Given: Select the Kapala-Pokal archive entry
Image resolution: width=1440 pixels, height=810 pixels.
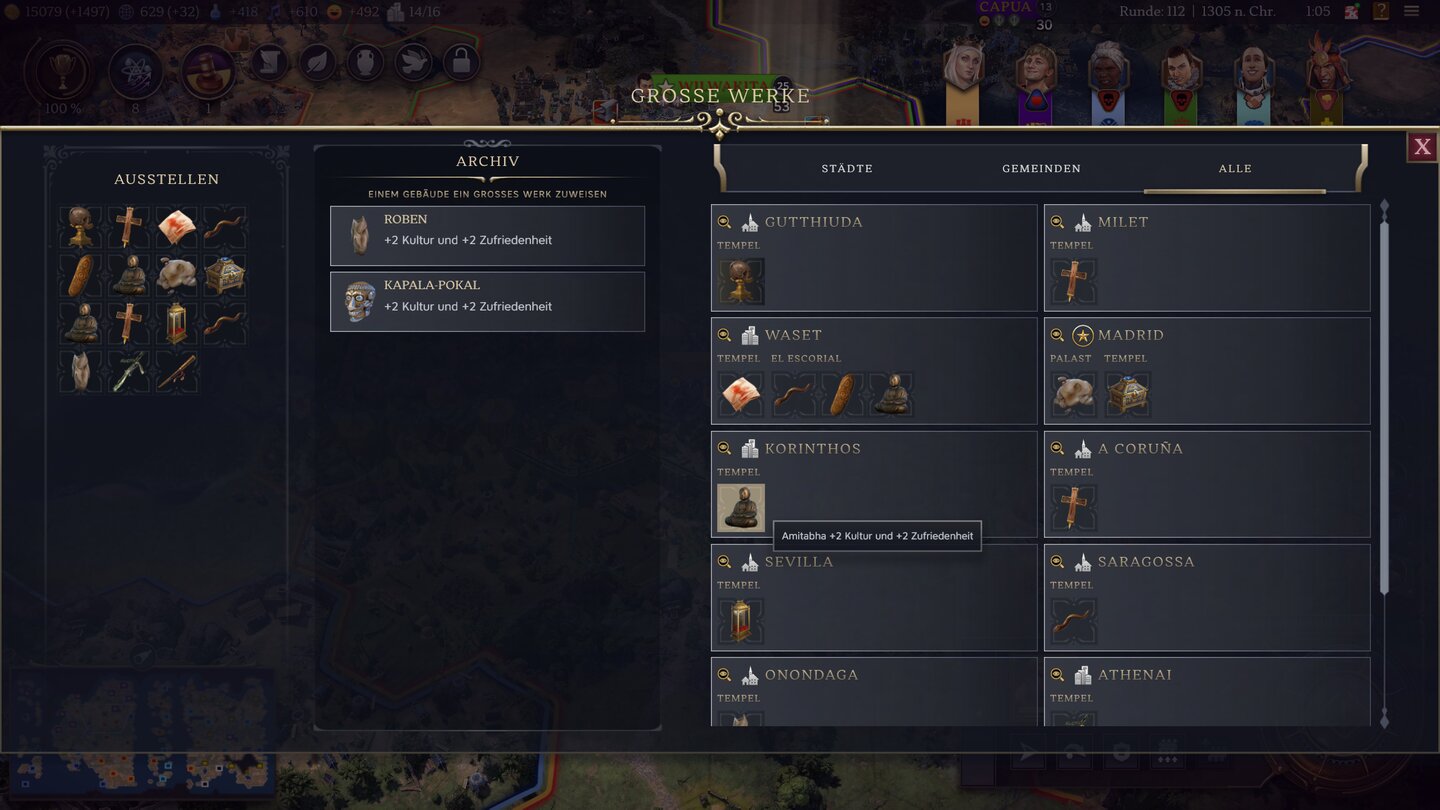Looking at the screenshot, I should click(487, 302).
